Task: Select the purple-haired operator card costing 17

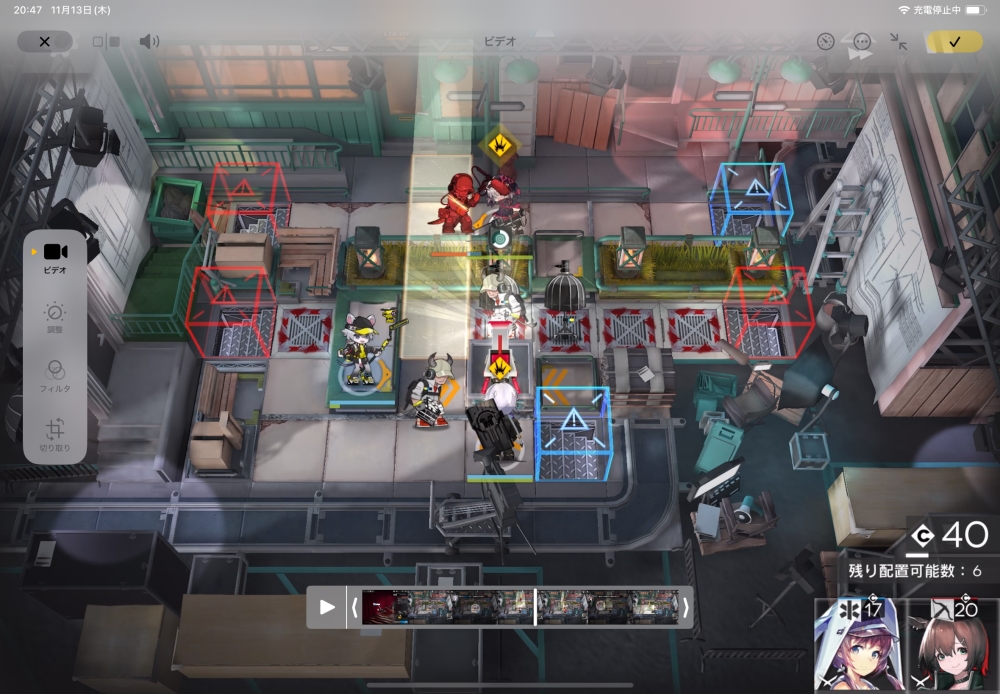Action: coord(859,646)
